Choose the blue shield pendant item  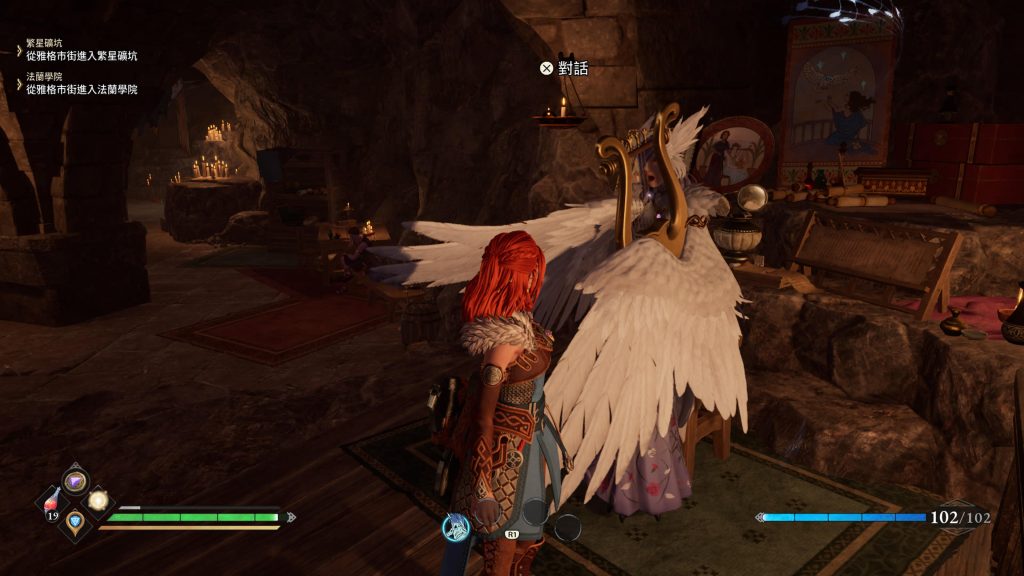point(76,520)
